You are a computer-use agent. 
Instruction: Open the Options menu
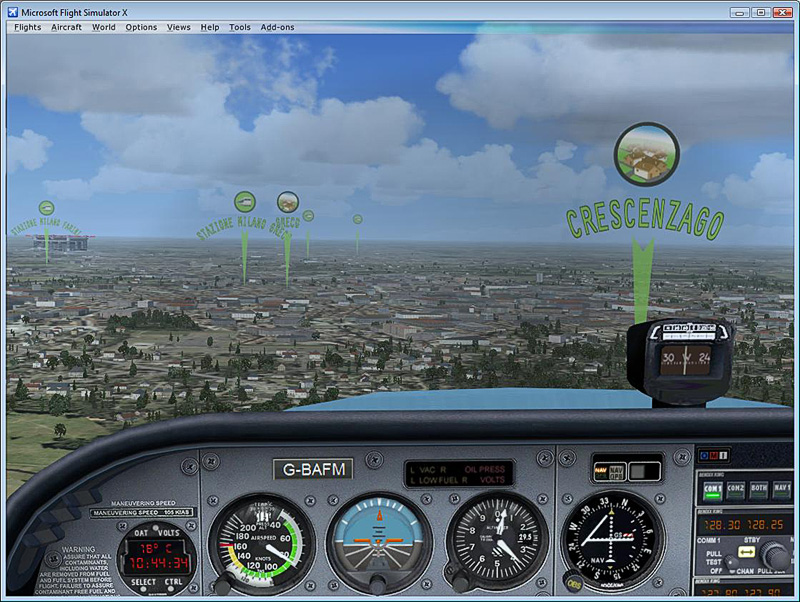[141, 27]
